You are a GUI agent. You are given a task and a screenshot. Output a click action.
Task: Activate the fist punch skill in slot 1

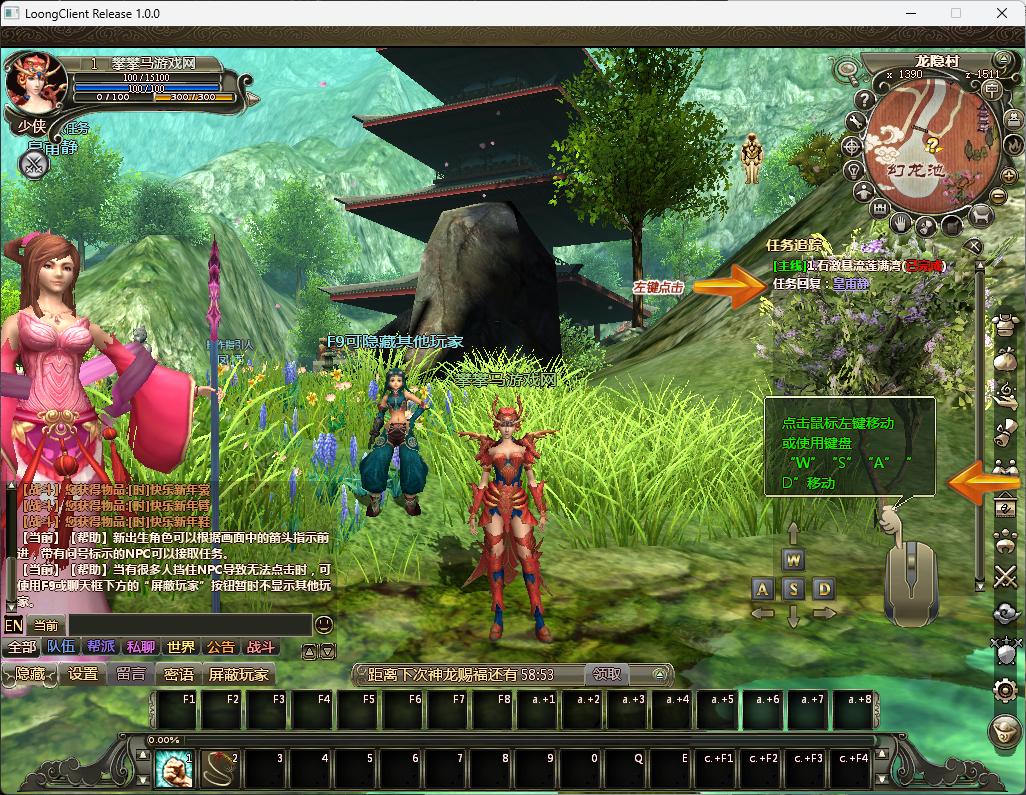(x=174, y=769)
